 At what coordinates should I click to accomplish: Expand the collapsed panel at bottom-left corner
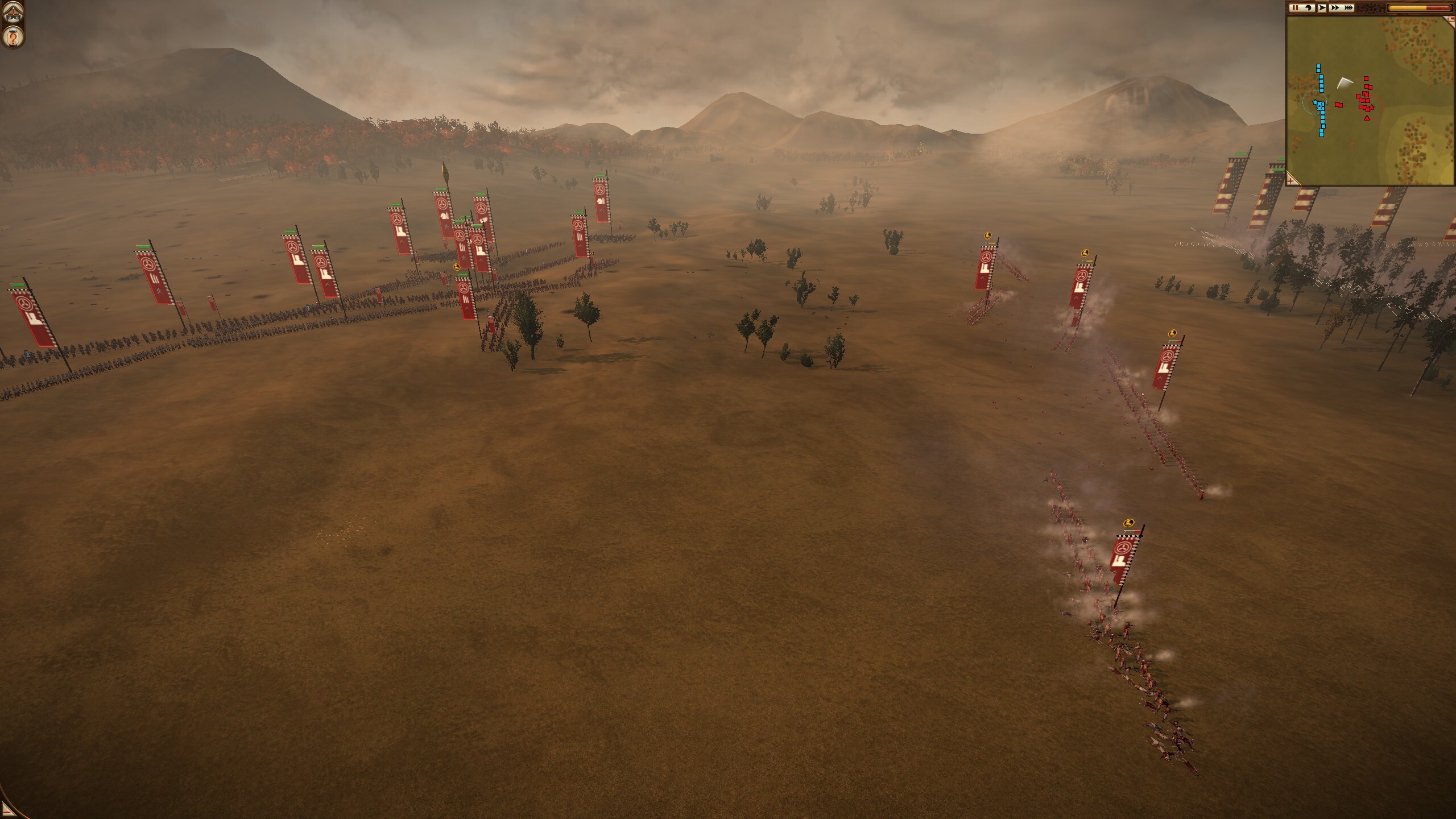(7, 810)
